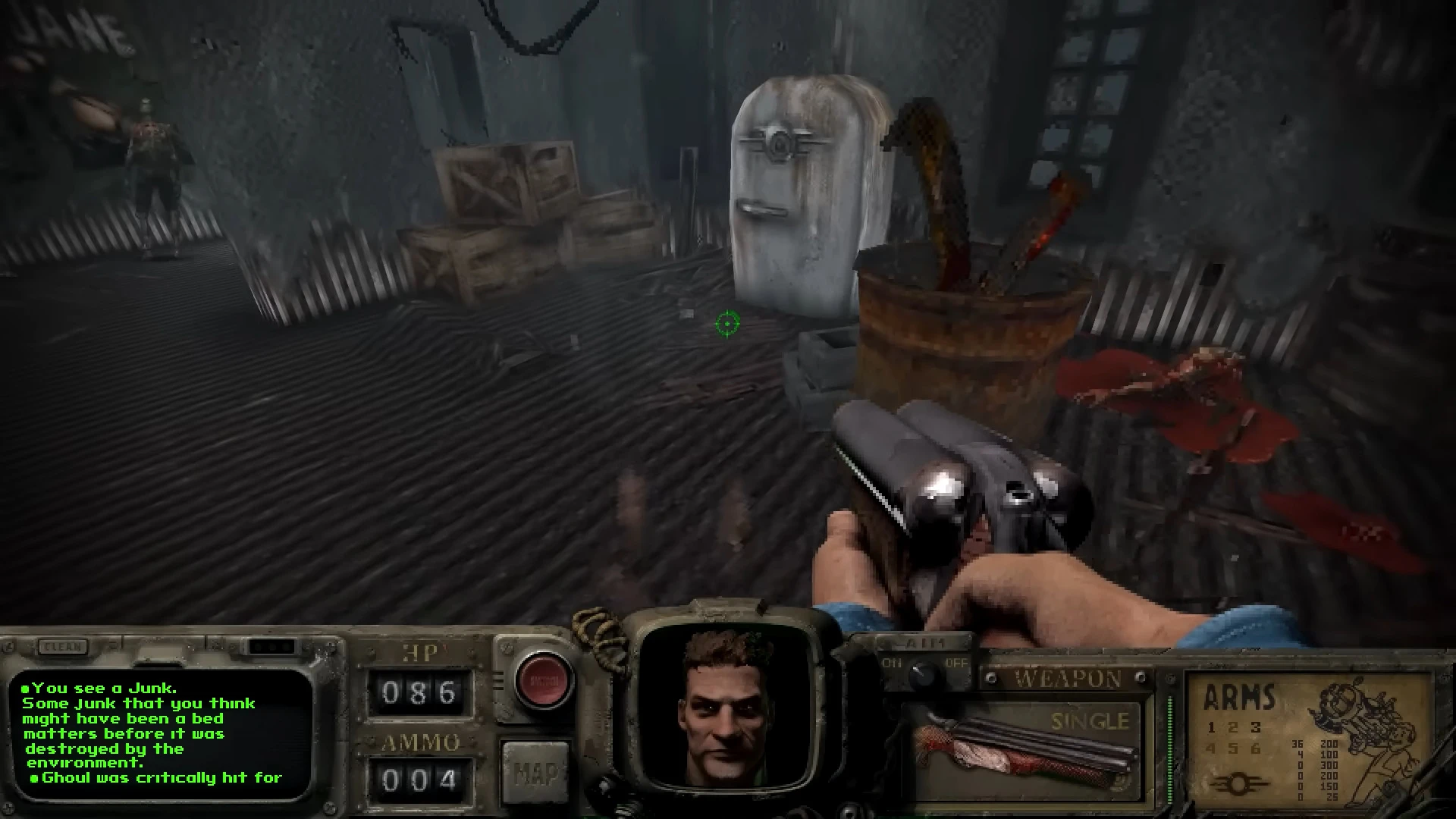Click the vertical green indicator bar
Screen dimensions: 1456x819
click(x=1170, y=748)
